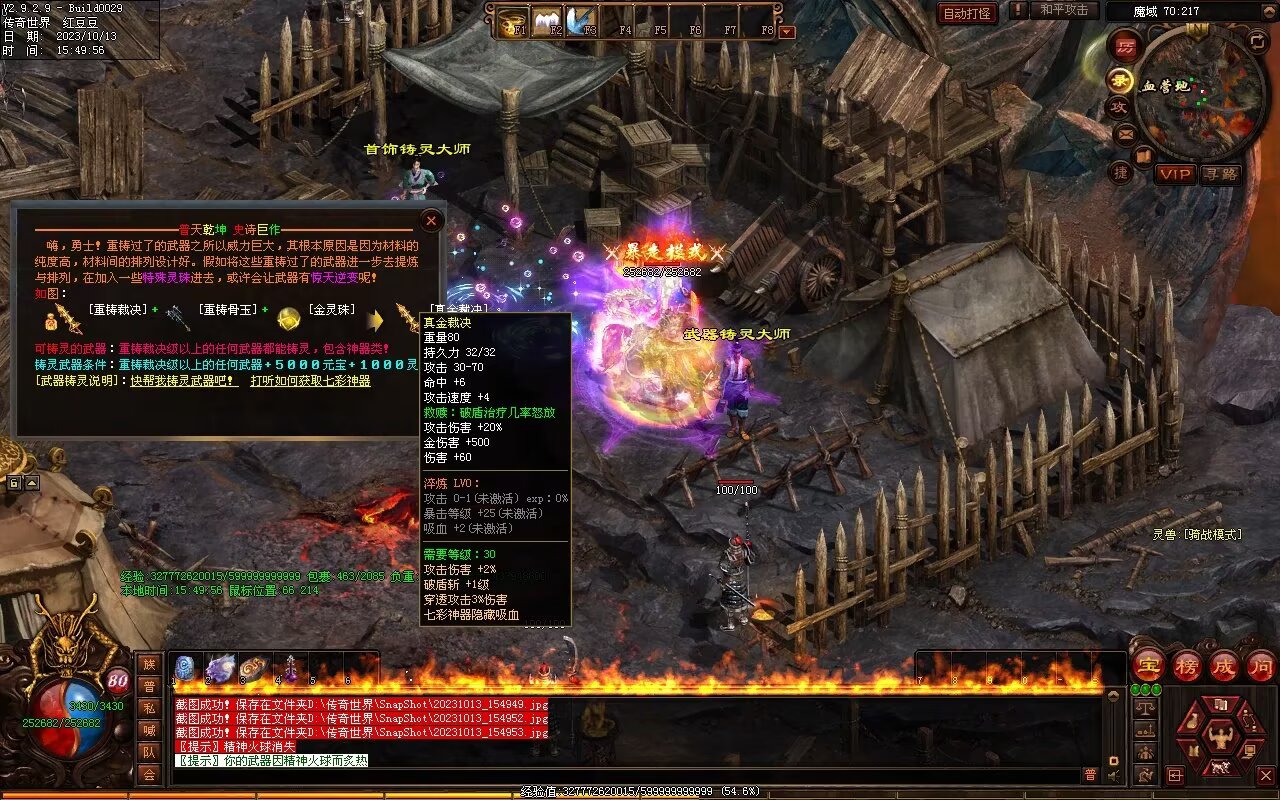
Task: Open the character panel muscle-man icon
Action: [x=1220, y=738]
